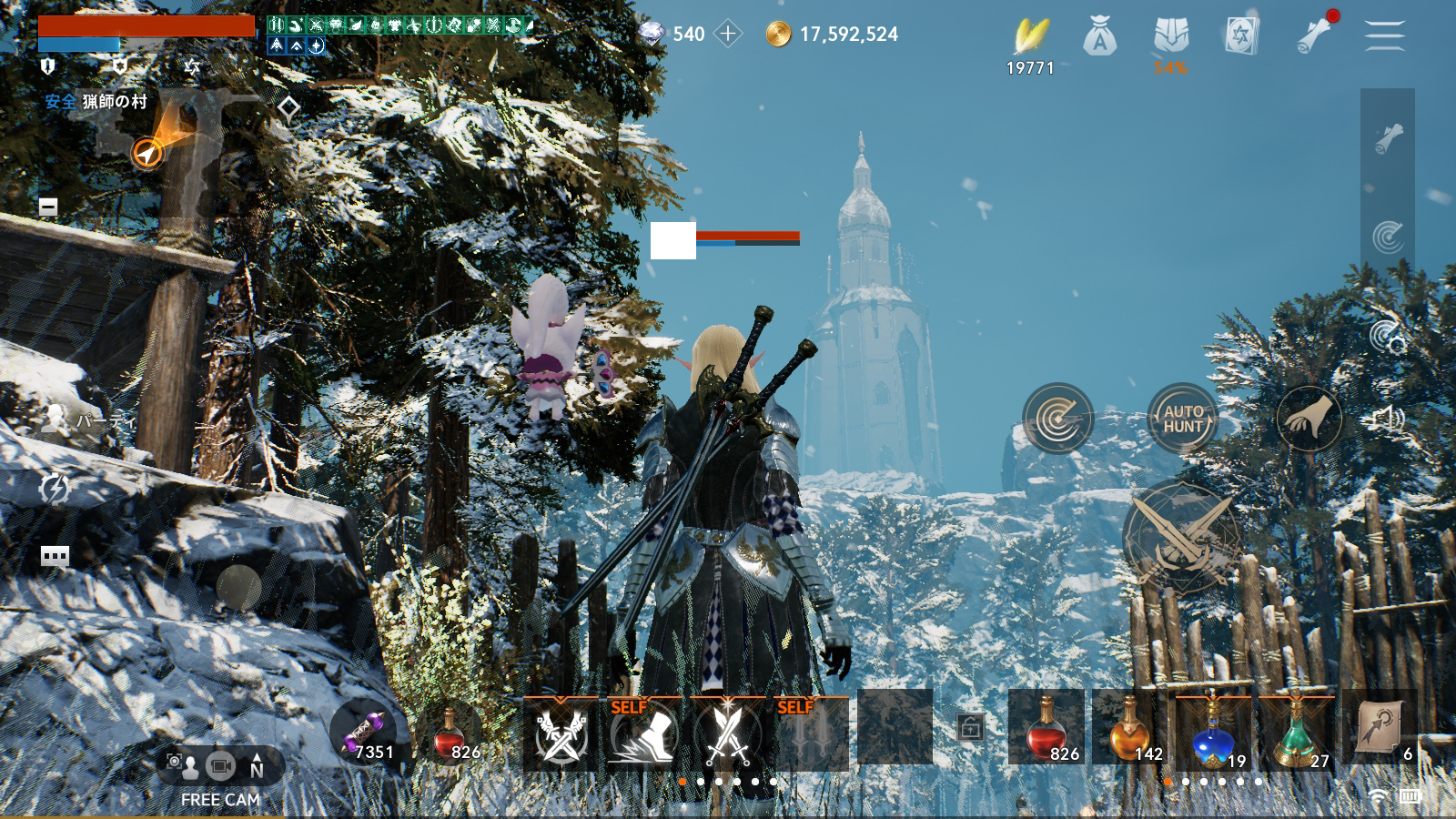Tap the crossed swords basic attack button
The width and height of the screenshot is (1456, 819).
tap(1180, 537)
